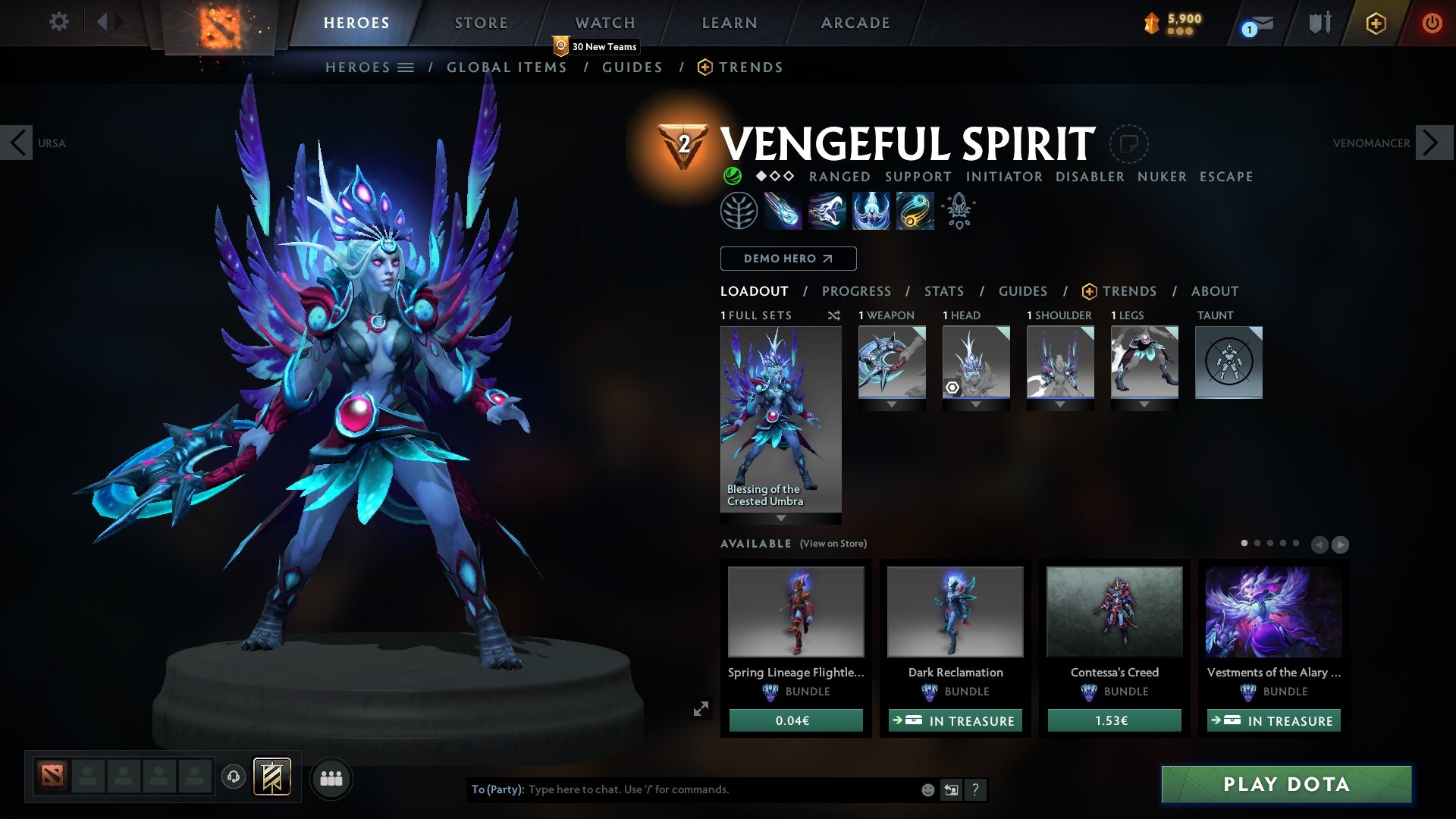Image resolution: width=1456 pixels, height=819 pixels.
Task: Open Dota Plus hexagon icon
Action: click(1376, 23)
